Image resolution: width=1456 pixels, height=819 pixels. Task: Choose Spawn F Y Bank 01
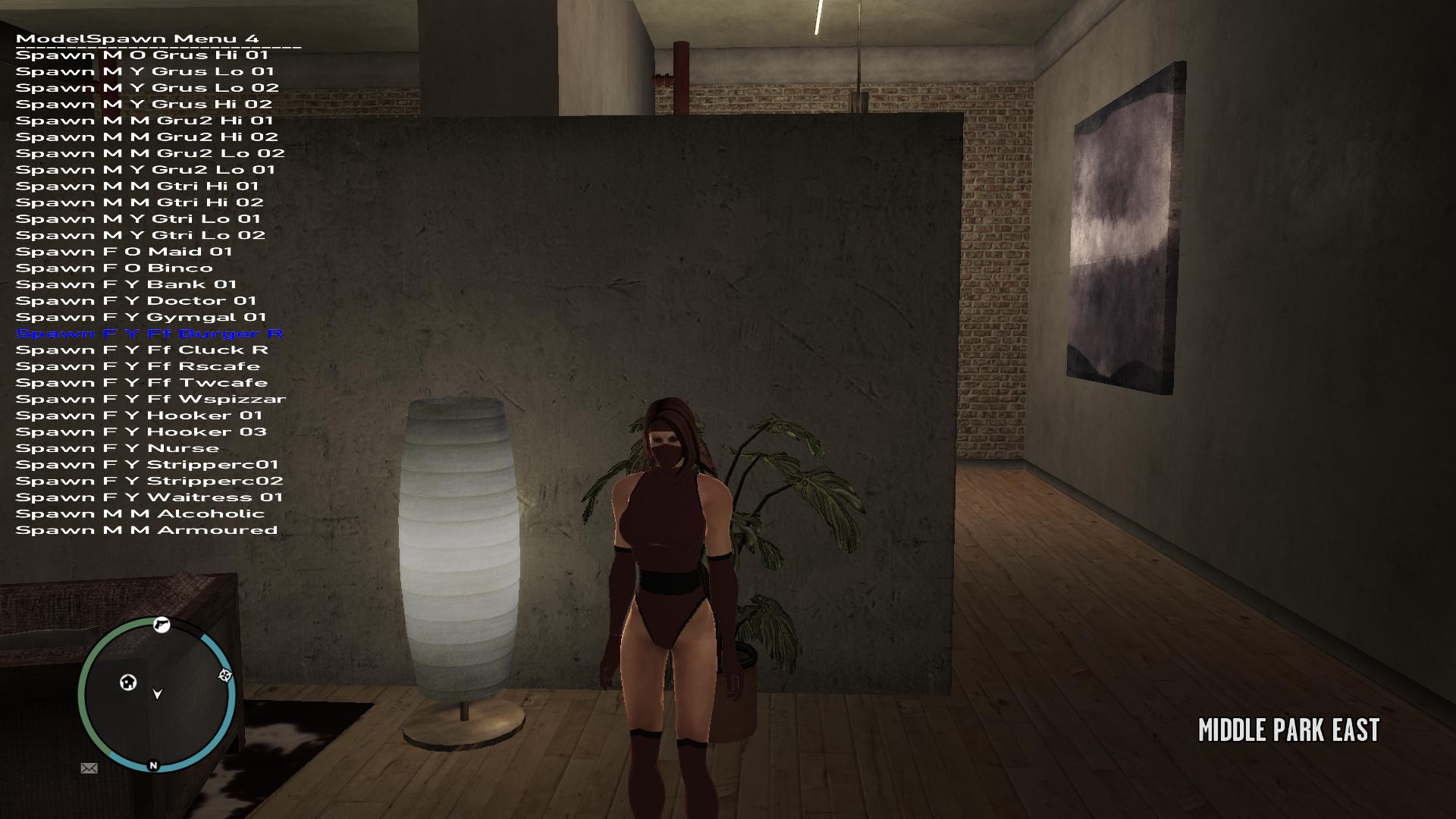(x=126, y=284)
